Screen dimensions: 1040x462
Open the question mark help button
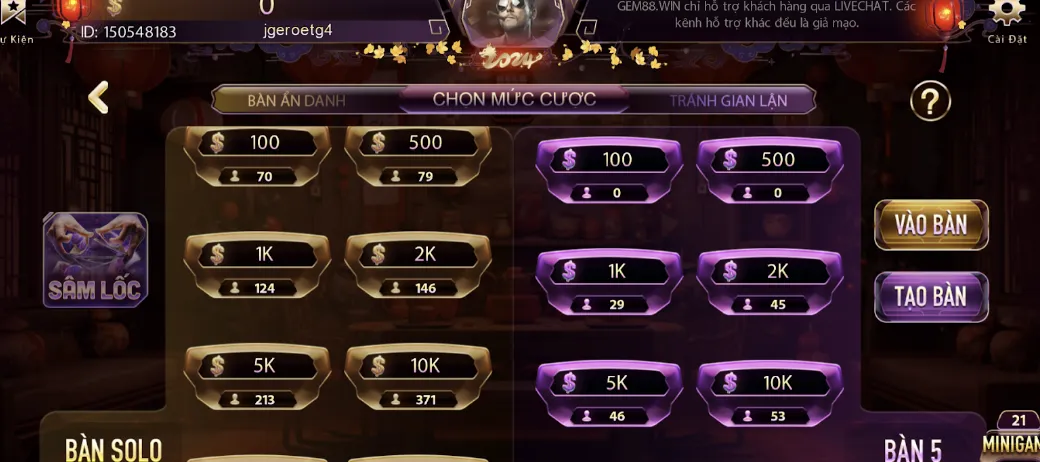tap(930, 101)
